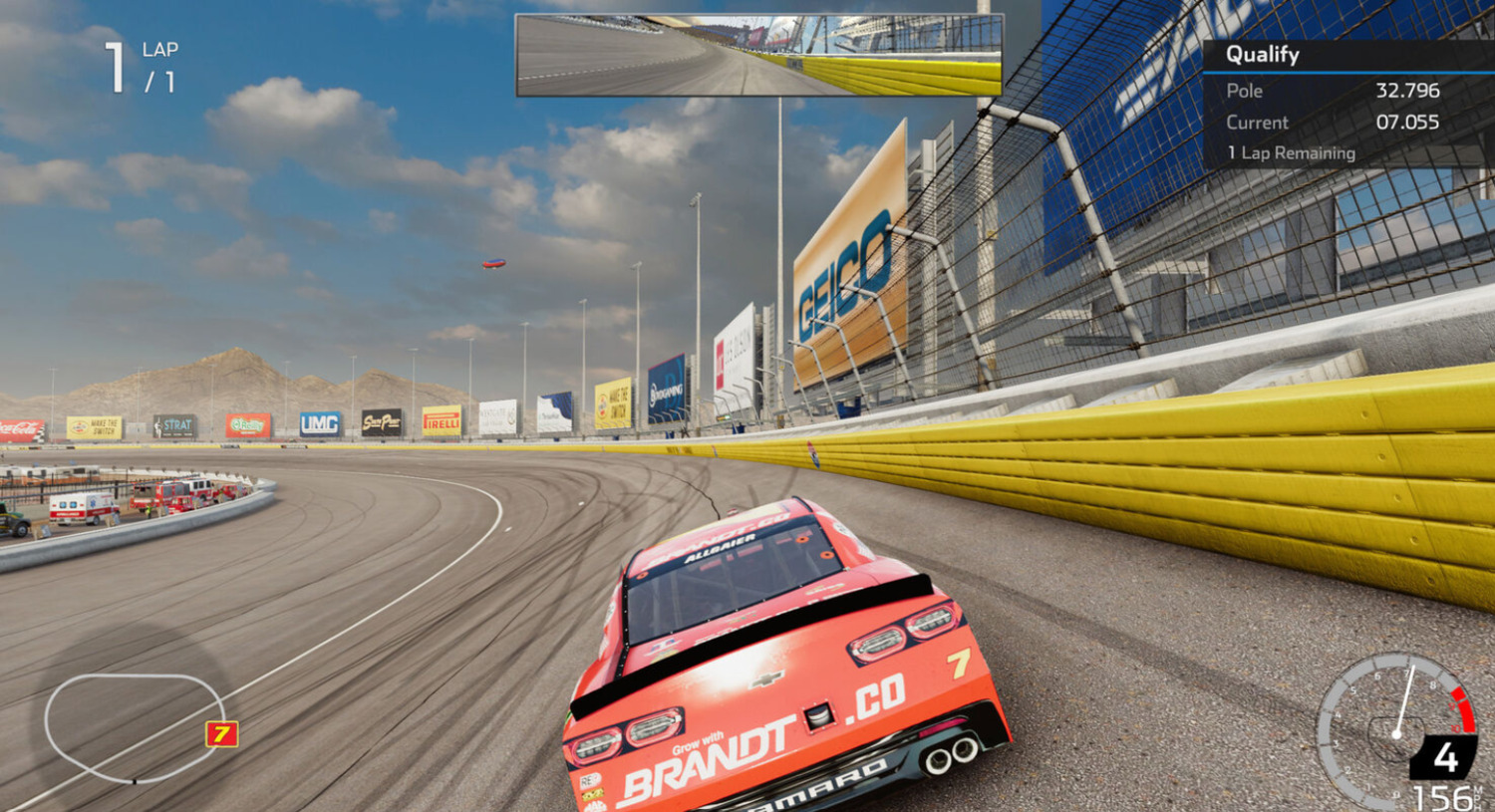Viewport: 1495px width, 812px height.
Task: Select the number 7 car marker on minimap
Action: pos(221,734)
